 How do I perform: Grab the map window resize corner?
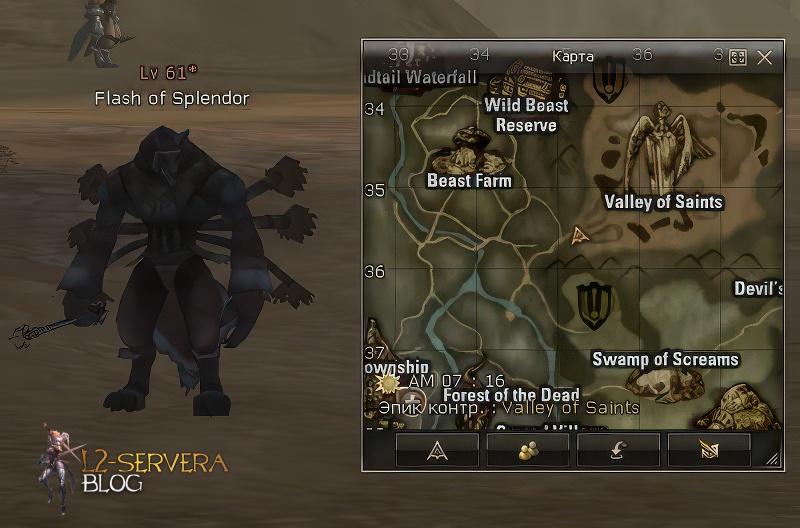click(x=773, y=460)
